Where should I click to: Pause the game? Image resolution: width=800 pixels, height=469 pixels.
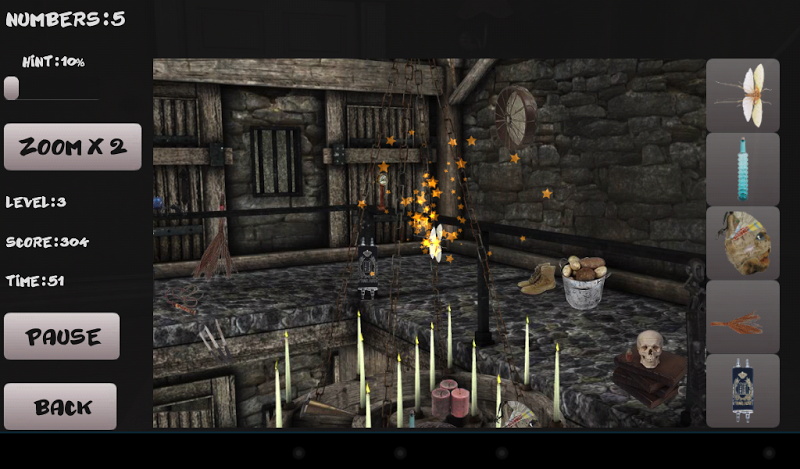pos(62,336)
